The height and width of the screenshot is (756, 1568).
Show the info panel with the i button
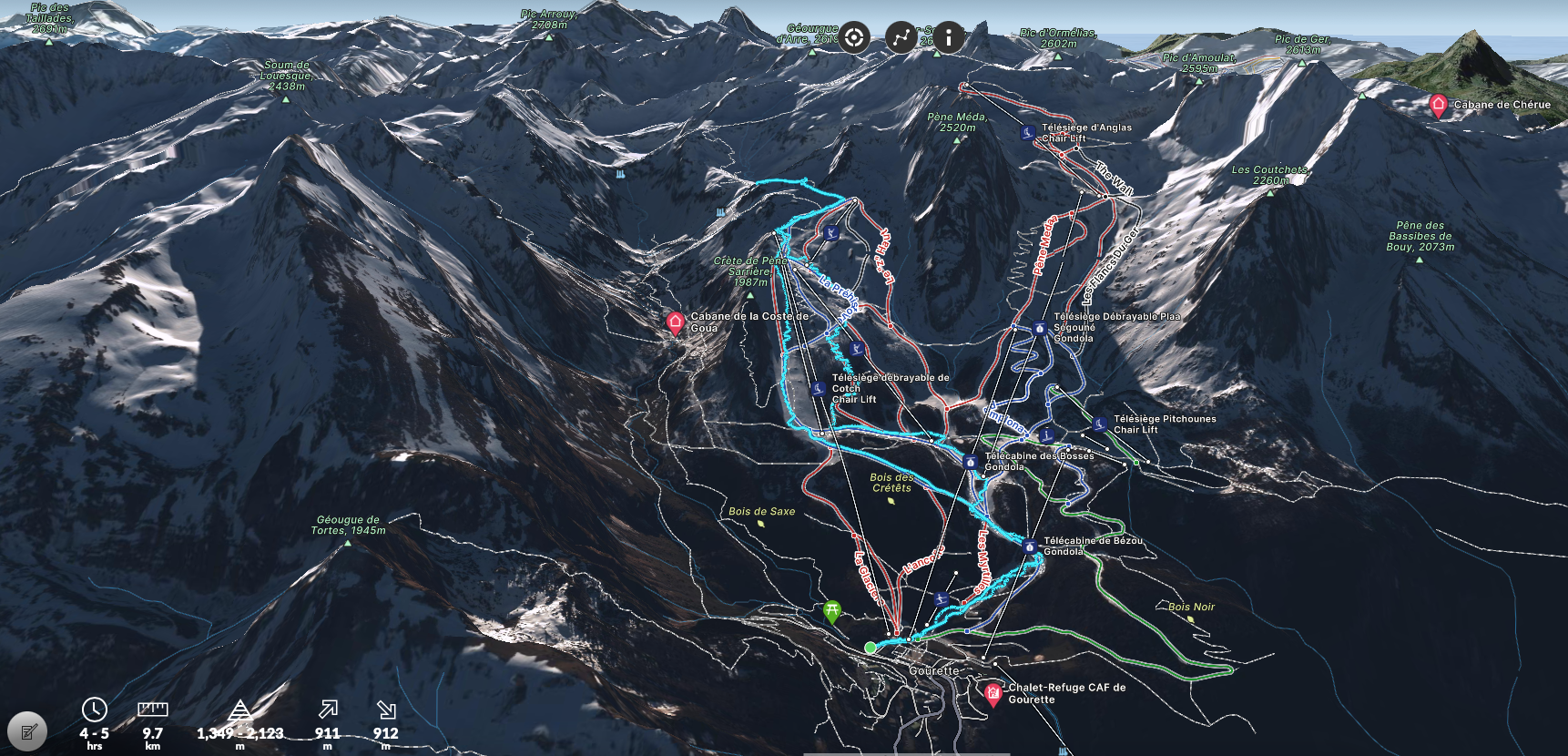pyautogui.click(x=949, y=37)
